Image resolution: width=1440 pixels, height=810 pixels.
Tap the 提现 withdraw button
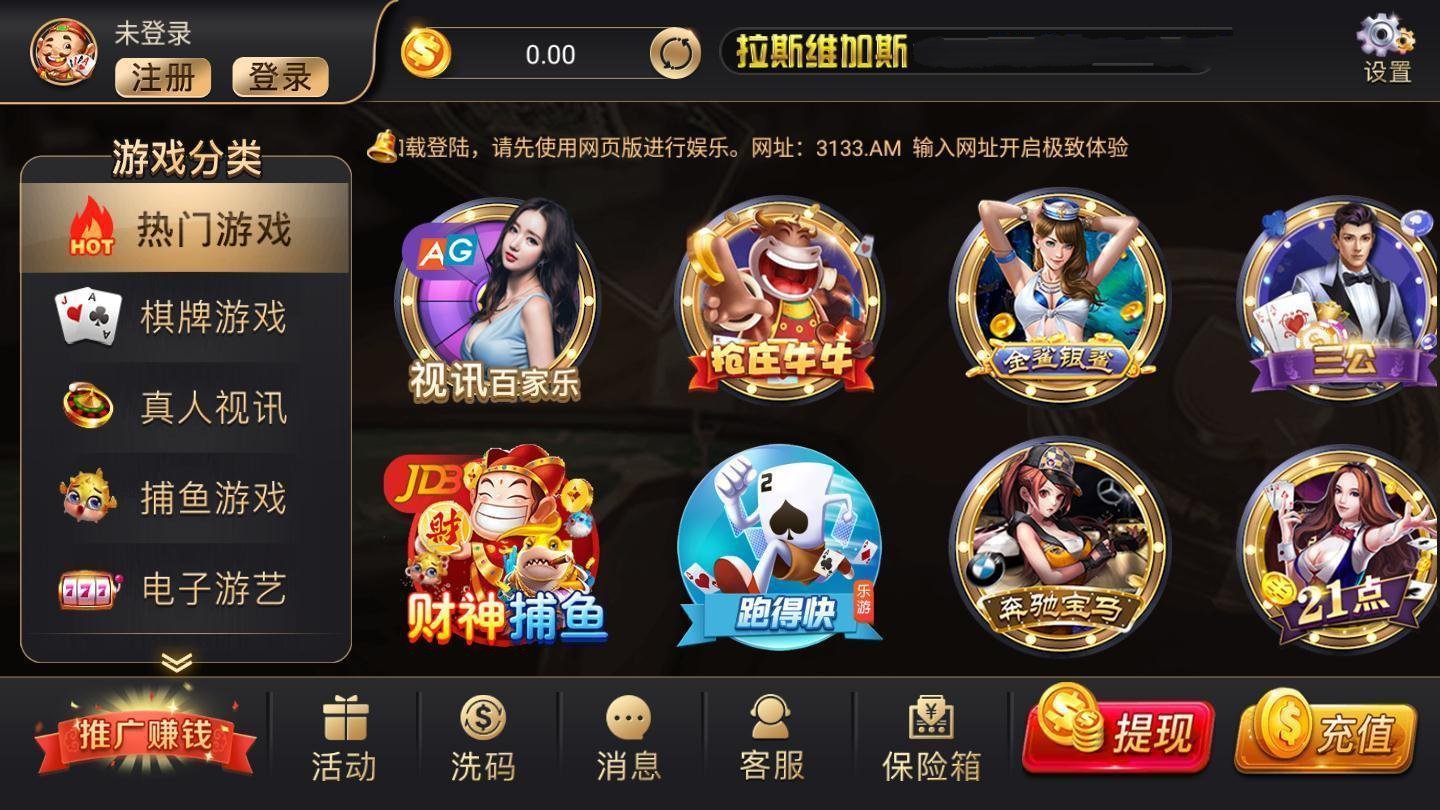1118,733
